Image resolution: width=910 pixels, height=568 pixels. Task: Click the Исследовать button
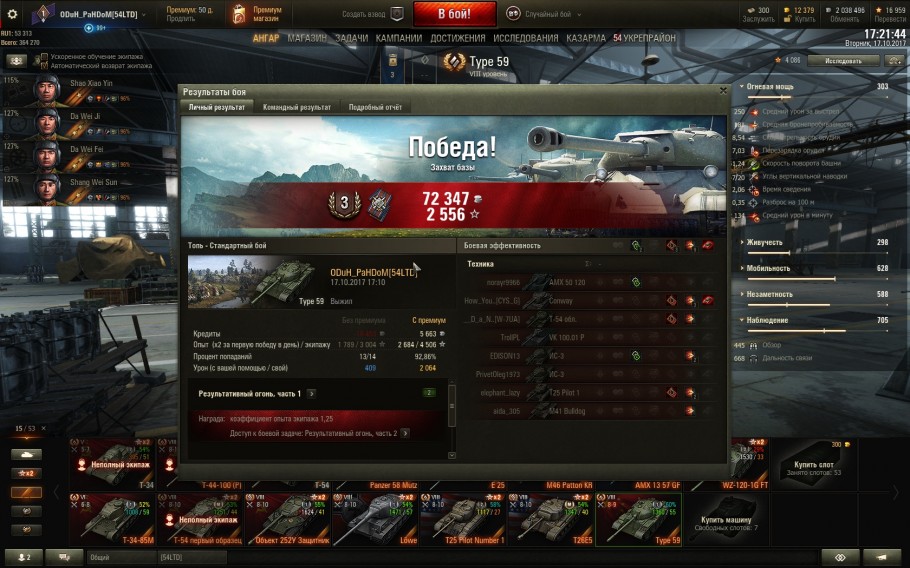point(842,60)
